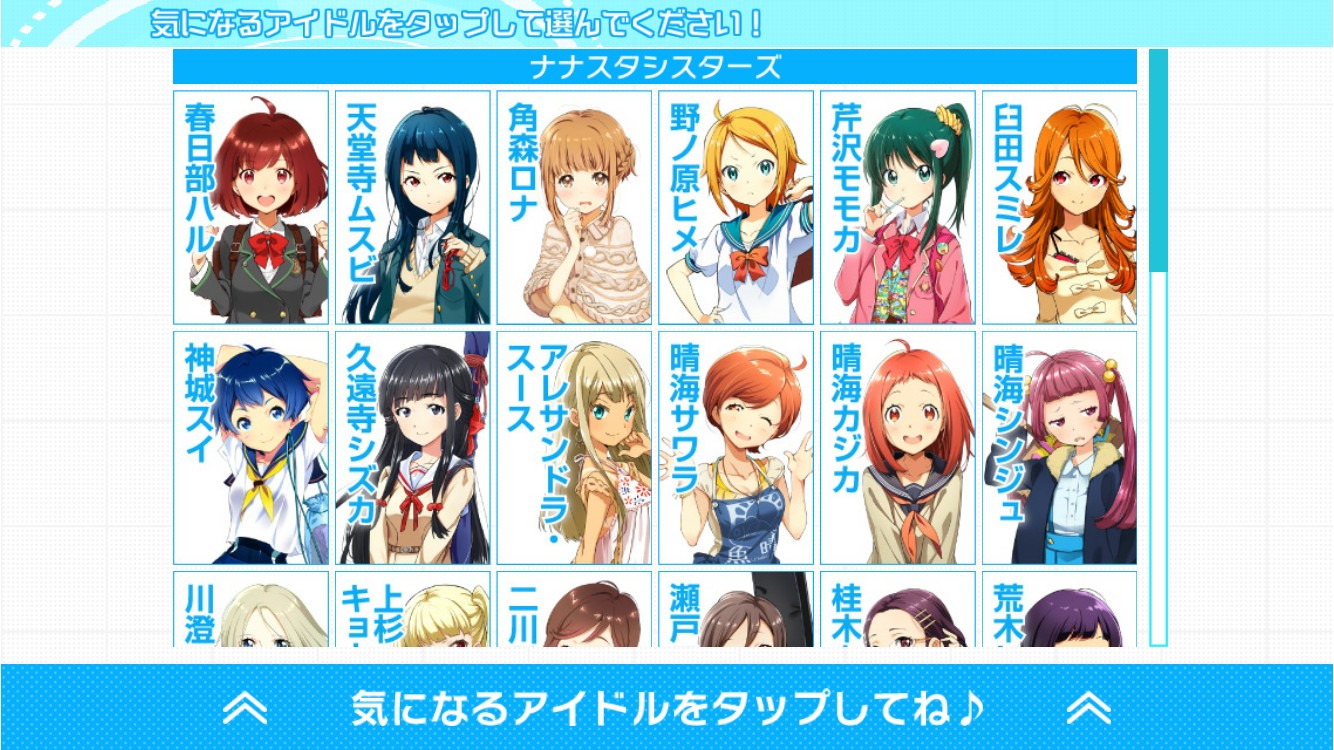Tap idol 野ノ原ヒメ card
Screen dimensions: 1334x750
(737, 208)
